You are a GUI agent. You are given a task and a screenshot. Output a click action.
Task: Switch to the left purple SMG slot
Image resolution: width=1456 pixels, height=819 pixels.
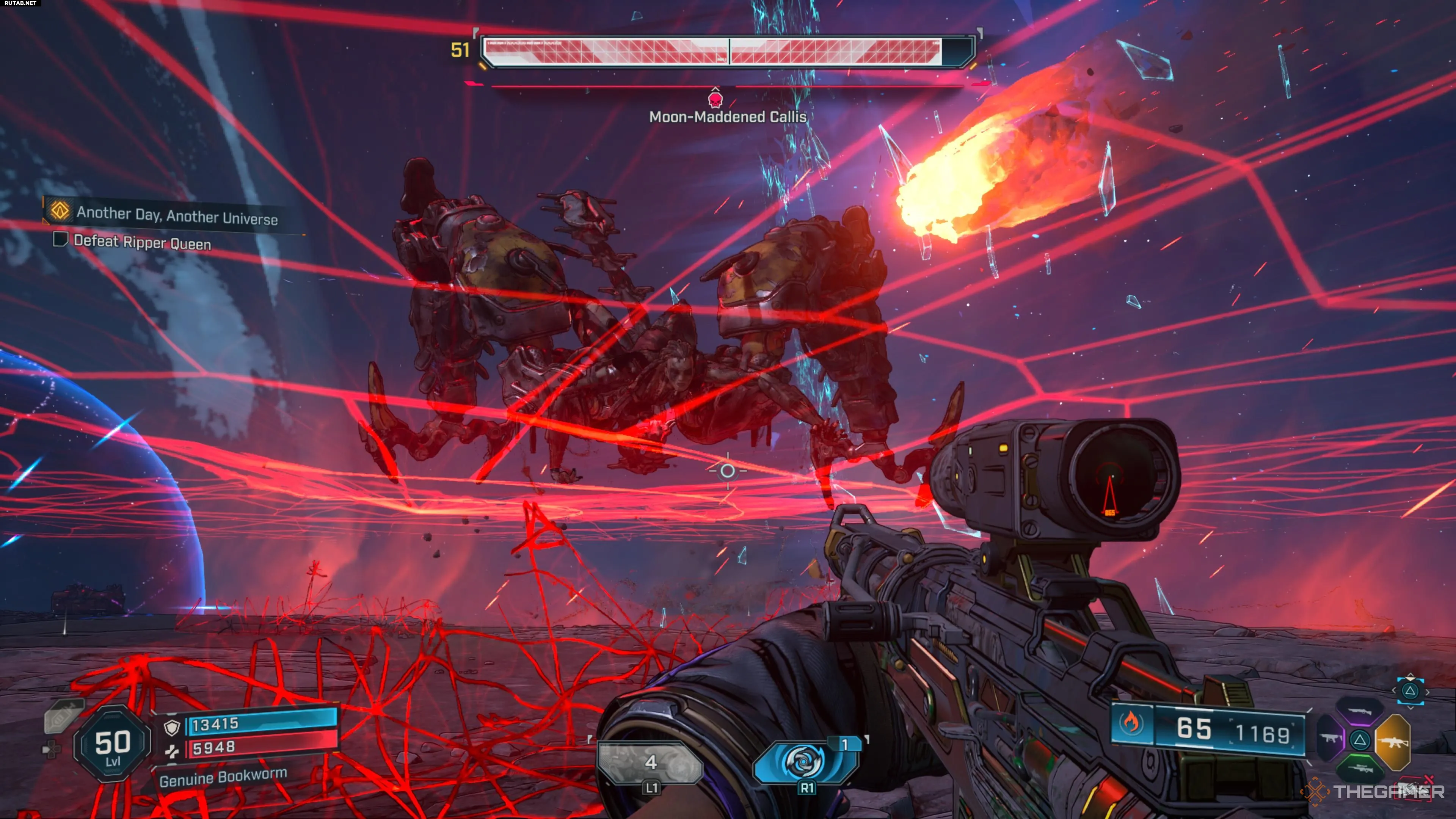(1330, 739)
